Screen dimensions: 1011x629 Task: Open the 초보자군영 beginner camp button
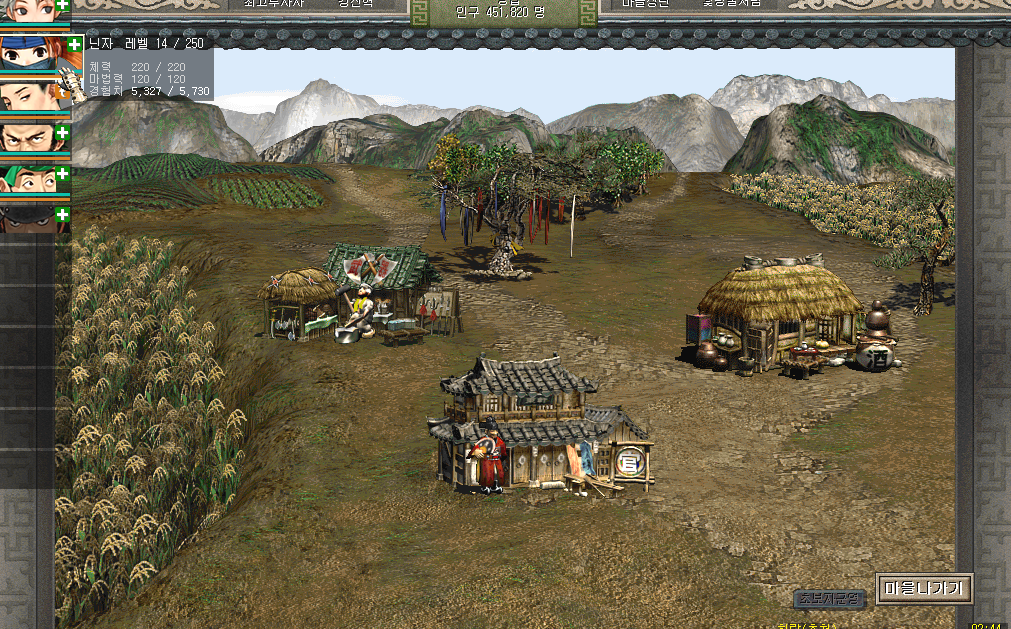pos(829,599)
